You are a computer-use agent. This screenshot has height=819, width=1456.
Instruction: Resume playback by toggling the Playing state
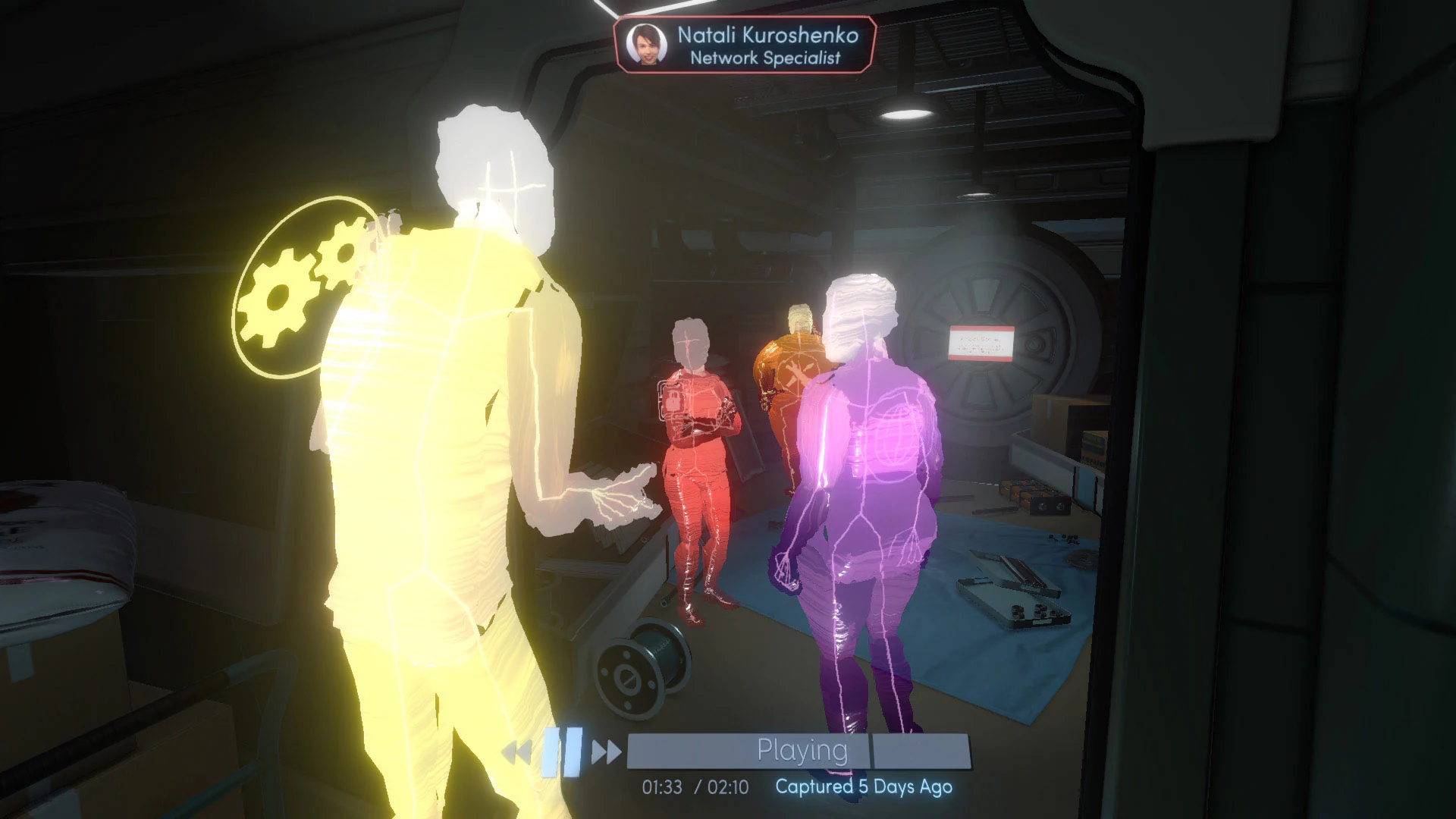(x=802, y=749)
